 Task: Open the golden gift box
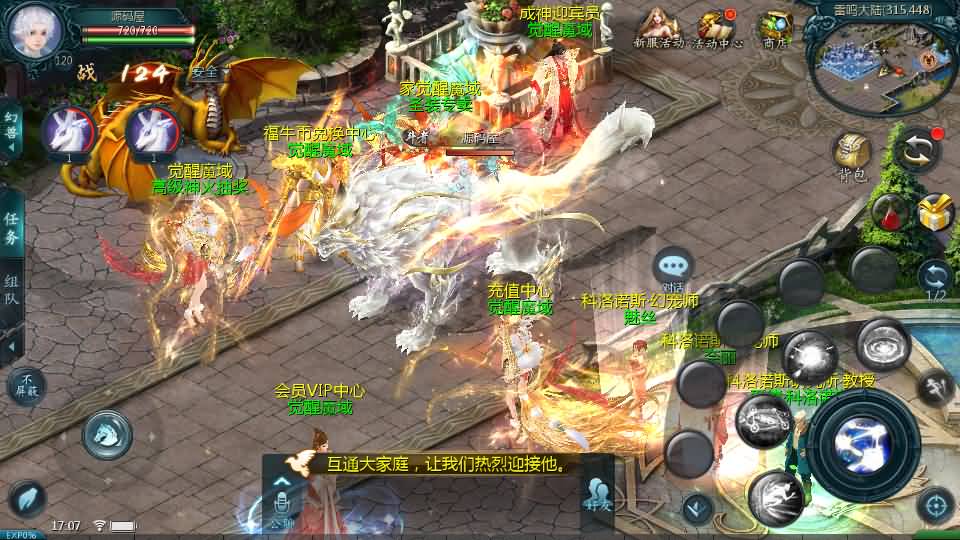(936, 212)
